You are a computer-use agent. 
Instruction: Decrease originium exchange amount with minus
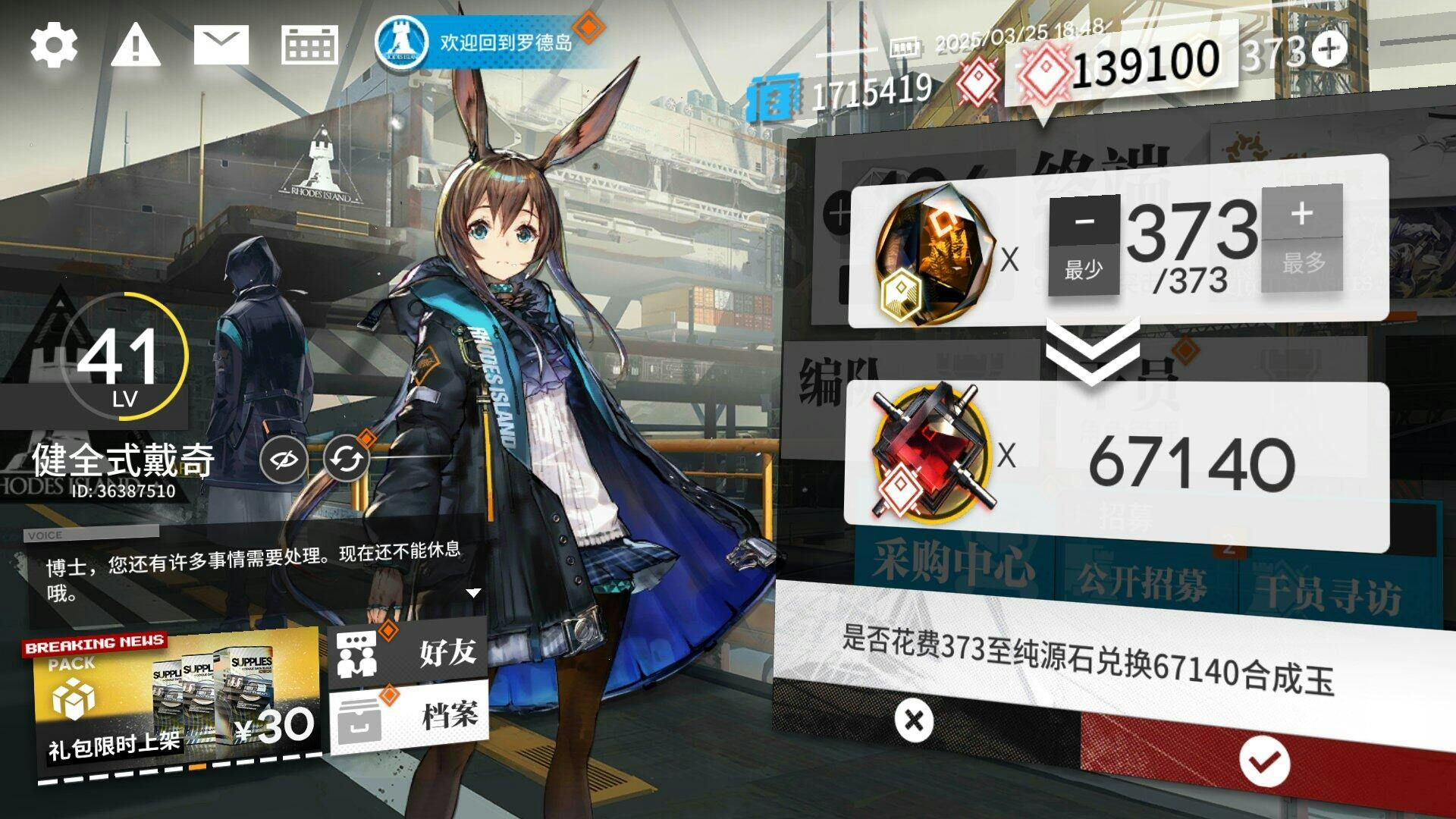tap(1084, 221)
